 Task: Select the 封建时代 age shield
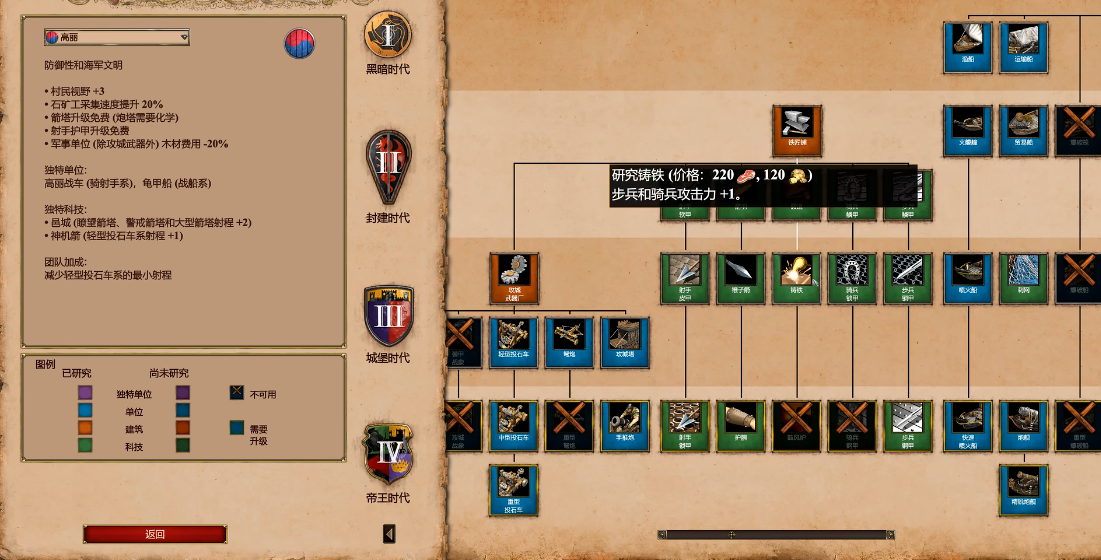point(388,165)
